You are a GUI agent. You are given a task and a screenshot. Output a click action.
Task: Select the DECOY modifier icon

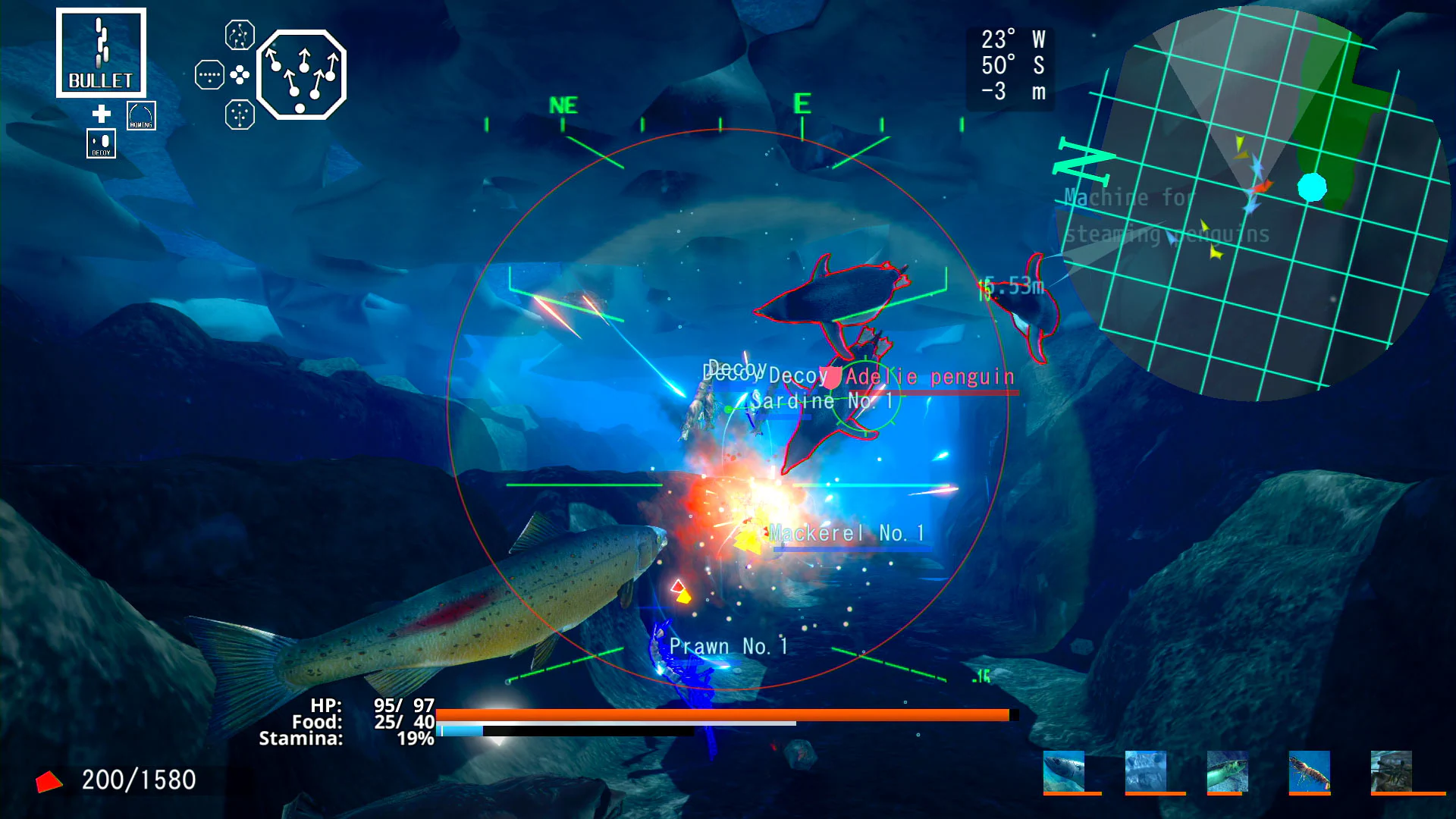(x=101, y=143)
